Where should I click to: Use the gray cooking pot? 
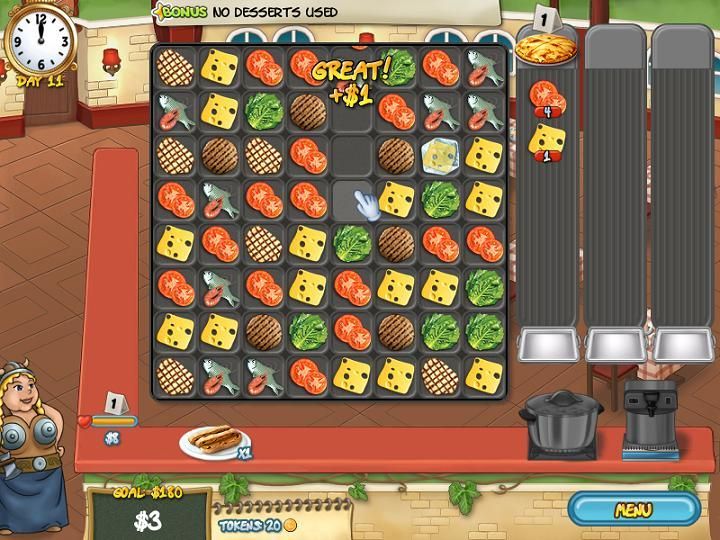(x=561, y=422)
